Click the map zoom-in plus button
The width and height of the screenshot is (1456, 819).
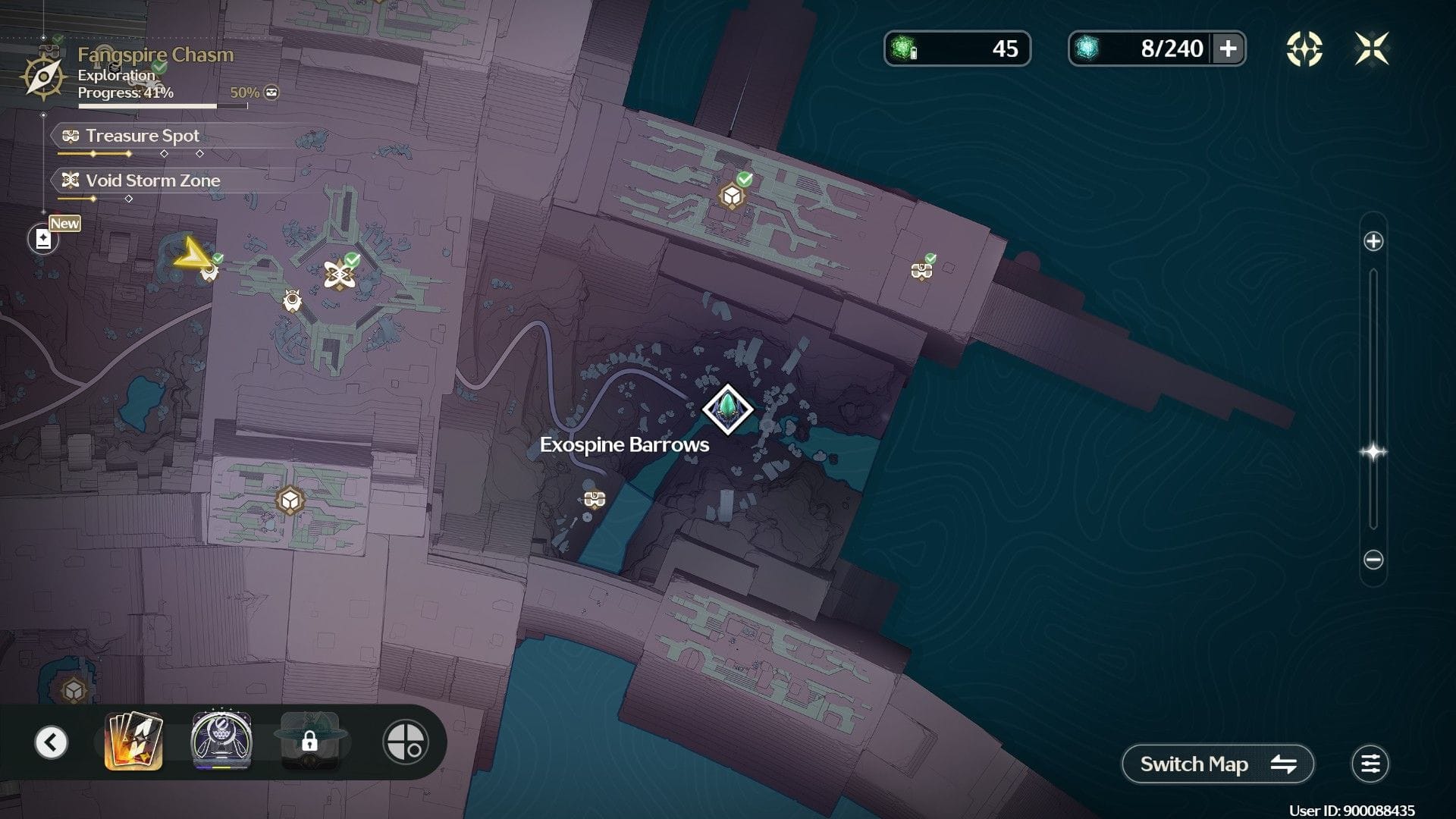pos(1373,241)
